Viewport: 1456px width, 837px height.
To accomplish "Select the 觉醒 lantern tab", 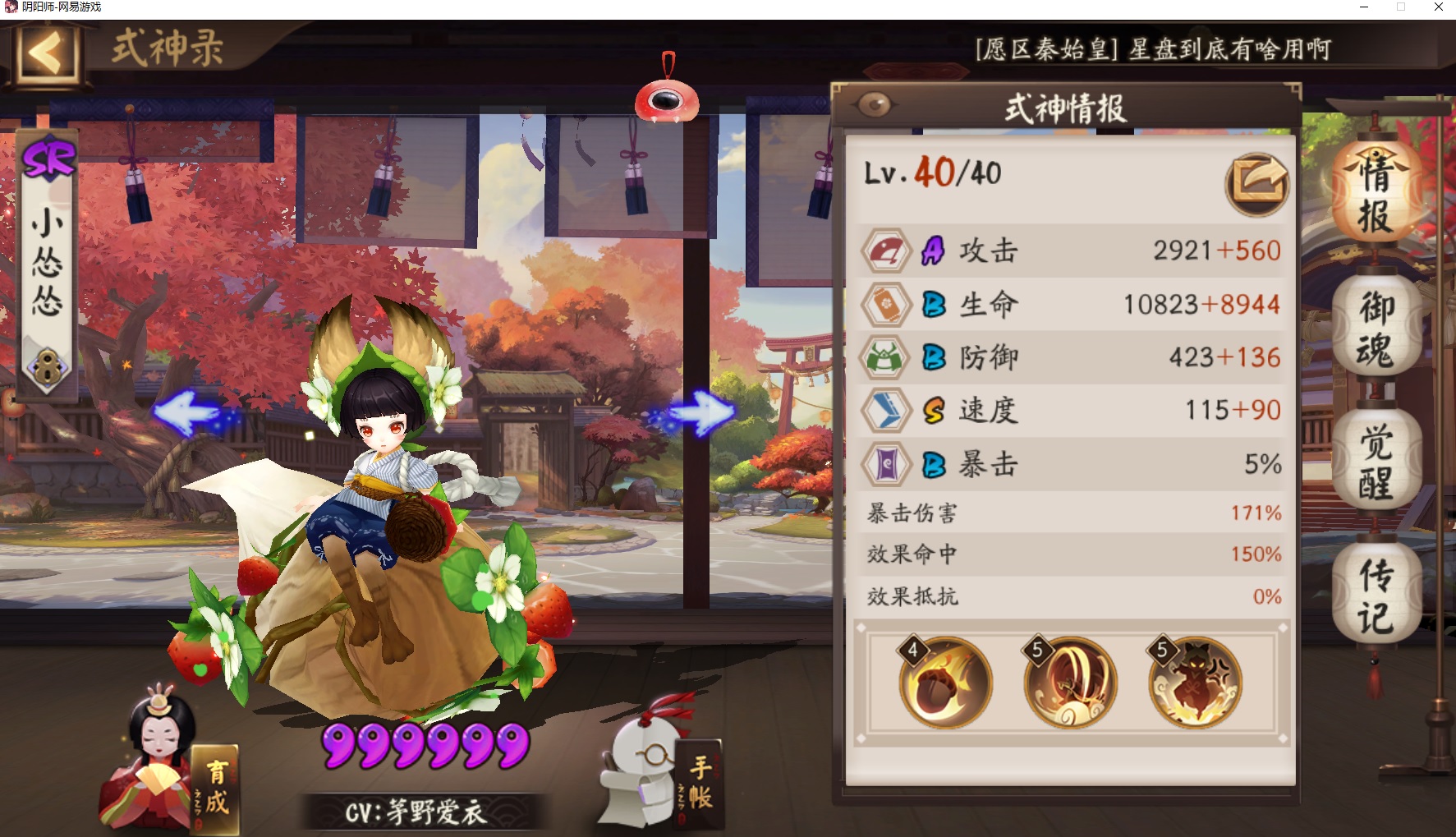I will pos(1376,462).
